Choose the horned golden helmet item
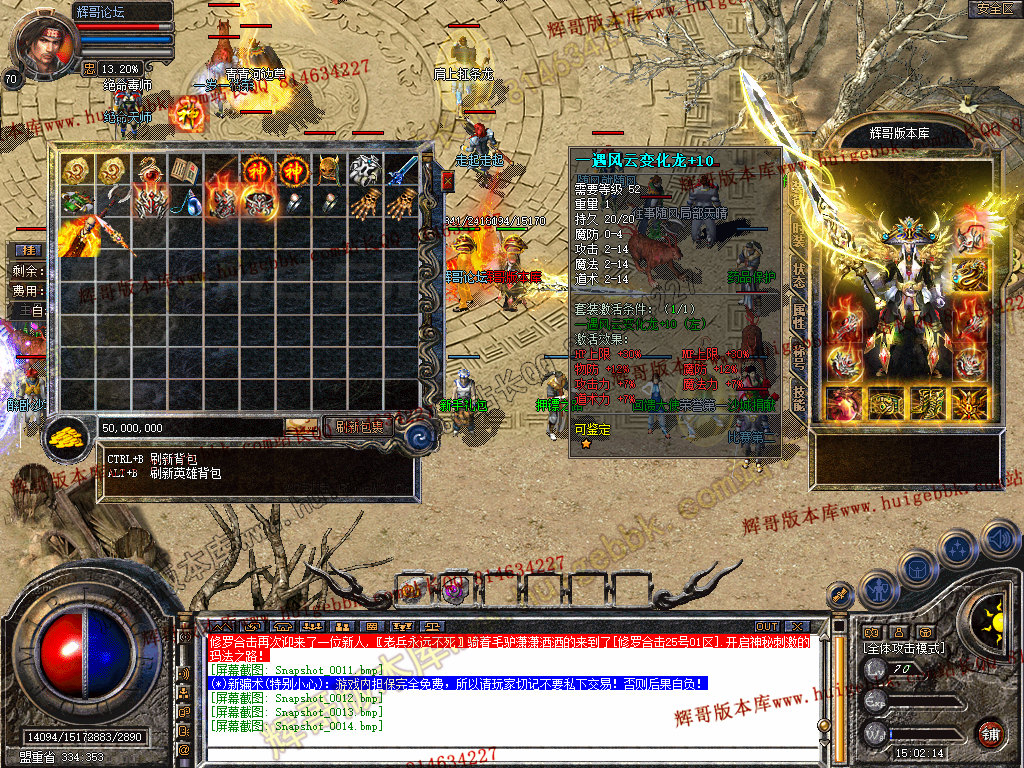The width and height of the screenshot is (1024, 768). (329, 170)
